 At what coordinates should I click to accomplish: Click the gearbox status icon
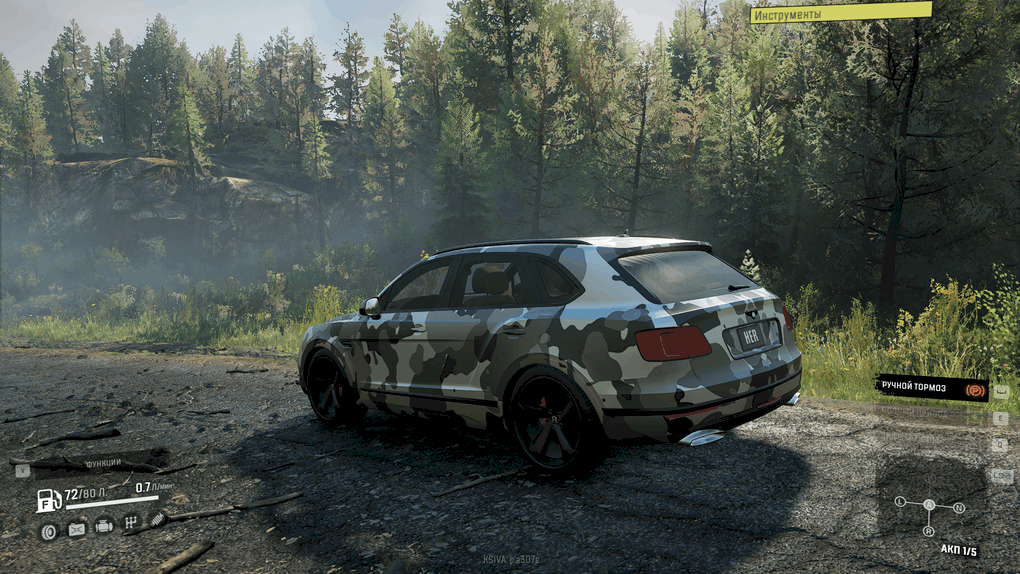click(x=130, y=522)
